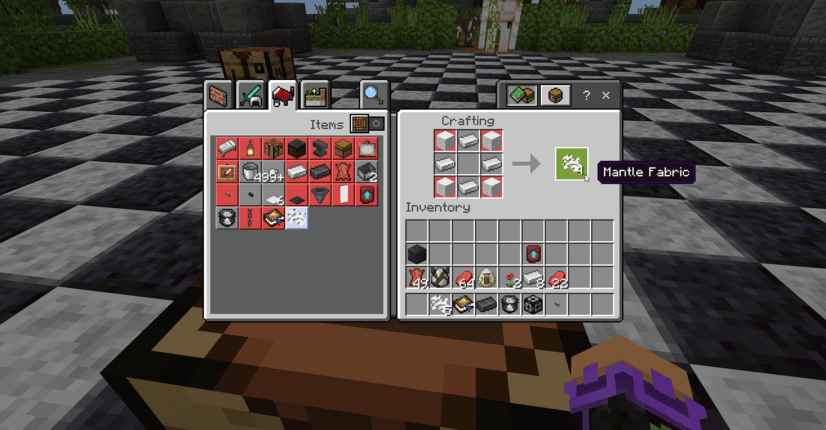Pick up the black block in the inventory
The width and height of the screenshot is (826, 430).
pos(417,253)
